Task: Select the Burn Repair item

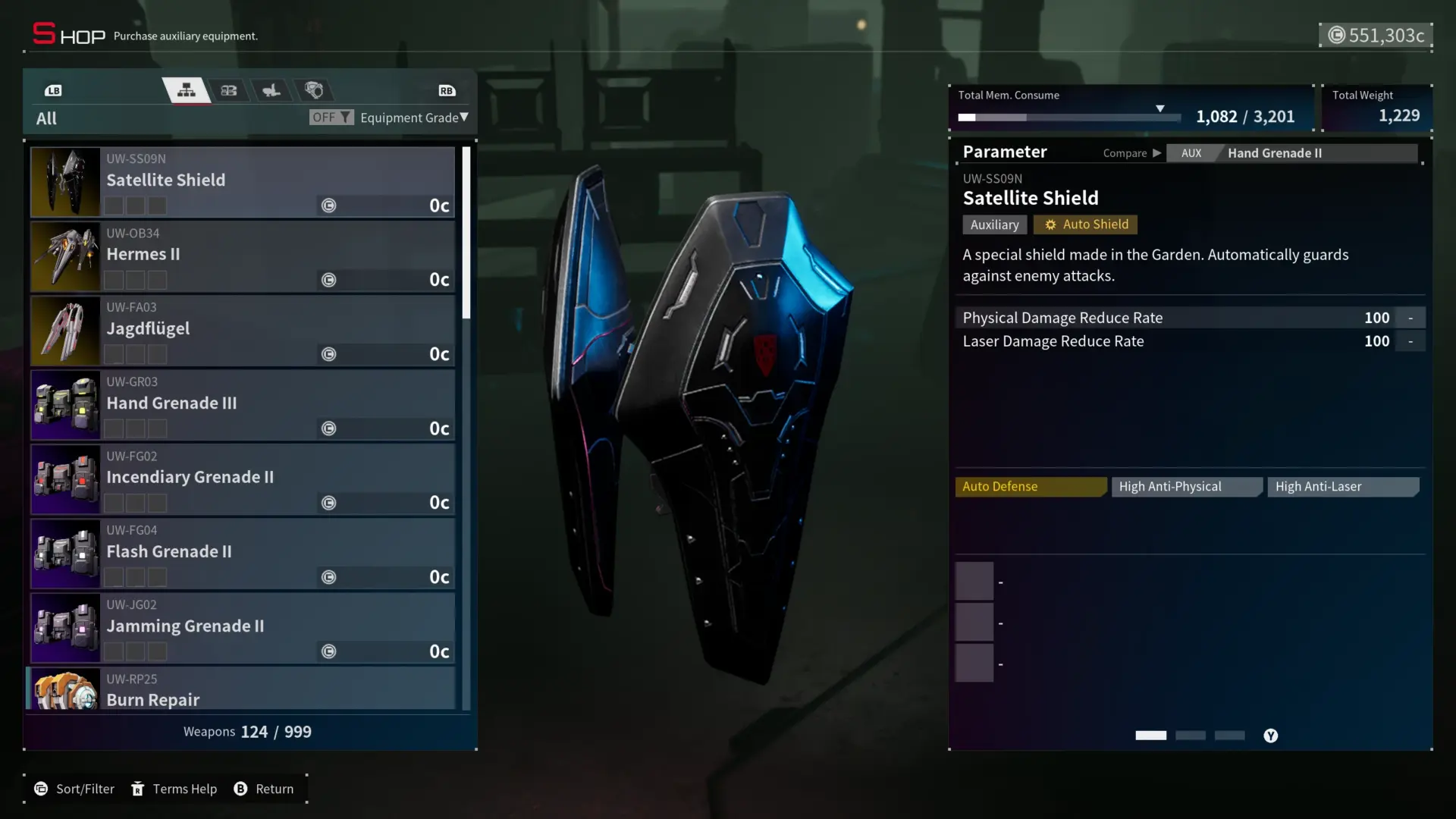Action: [243, 690]
